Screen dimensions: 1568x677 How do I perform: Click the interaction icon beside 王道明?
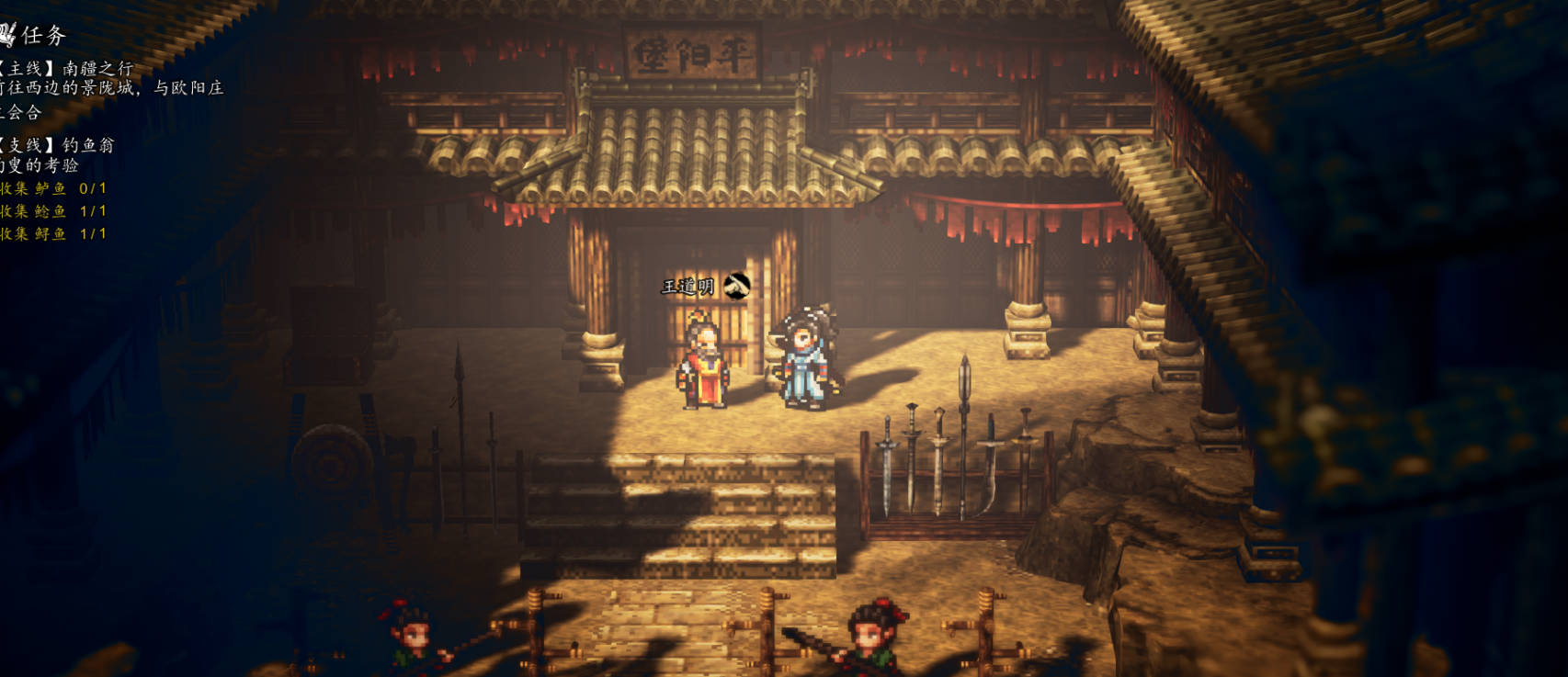736,287
